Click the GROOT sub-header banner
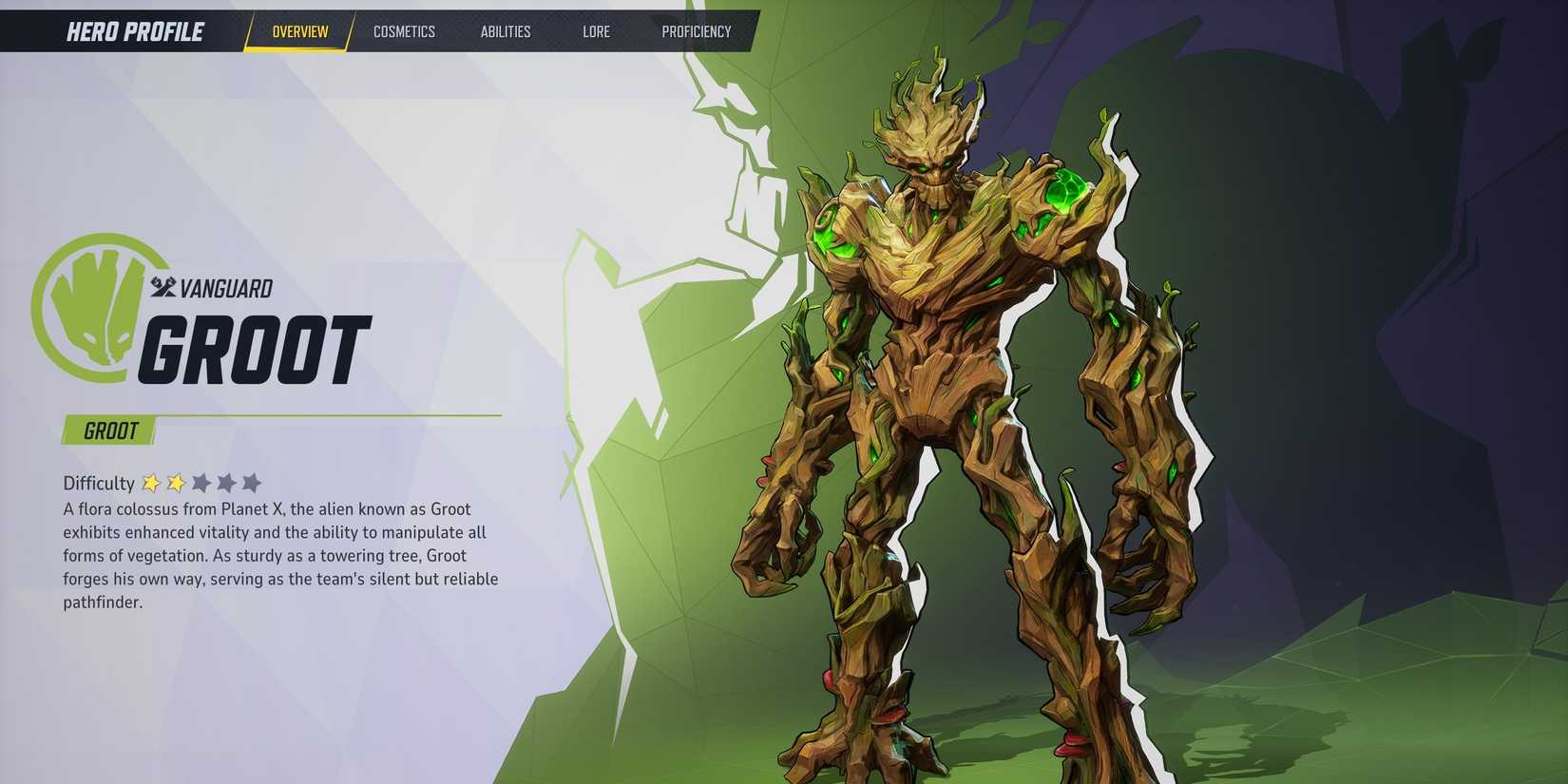 (x=107, y=430)
